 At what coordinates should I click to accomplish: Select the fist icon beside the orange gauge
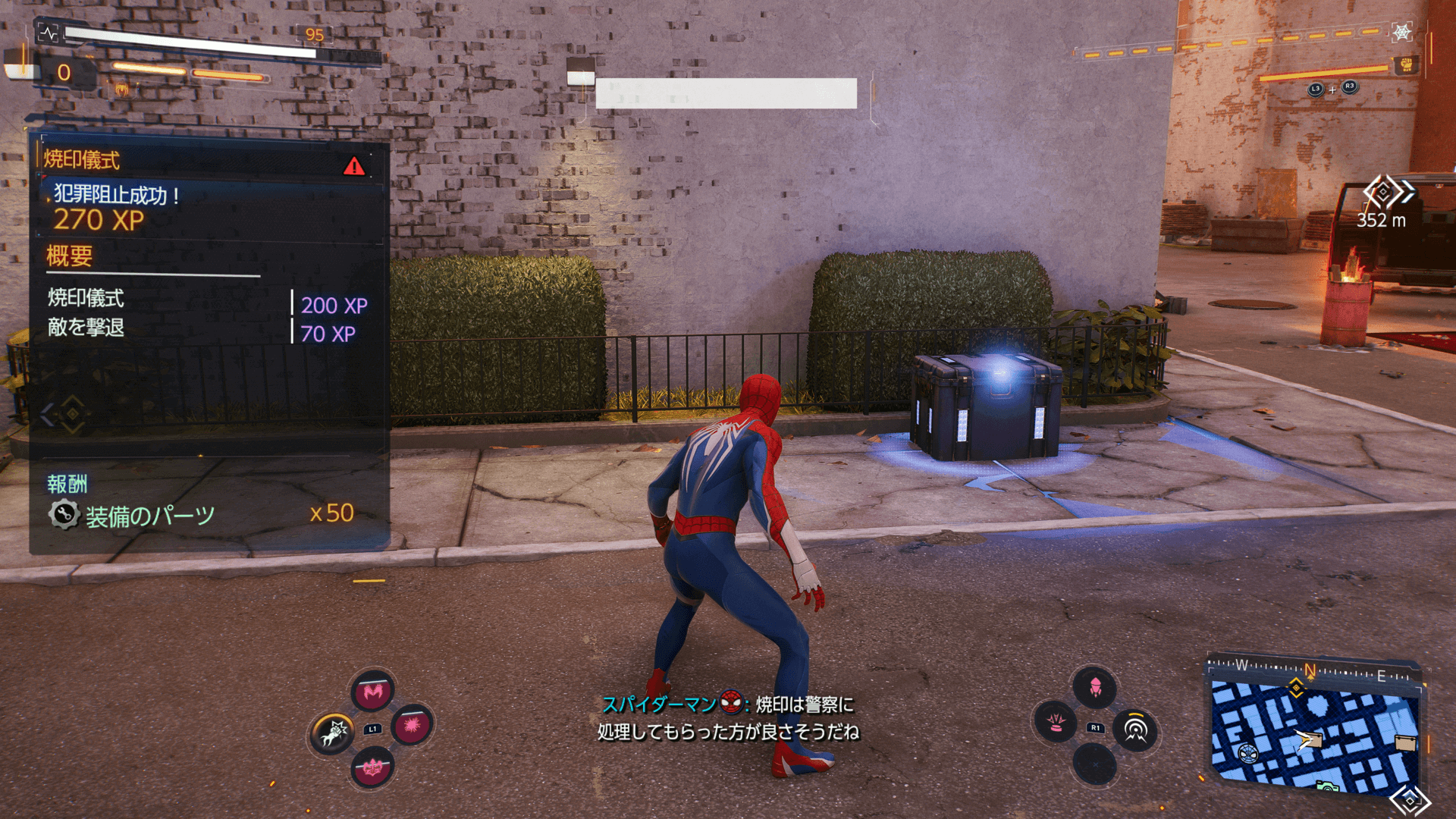tap(1406, 65)
